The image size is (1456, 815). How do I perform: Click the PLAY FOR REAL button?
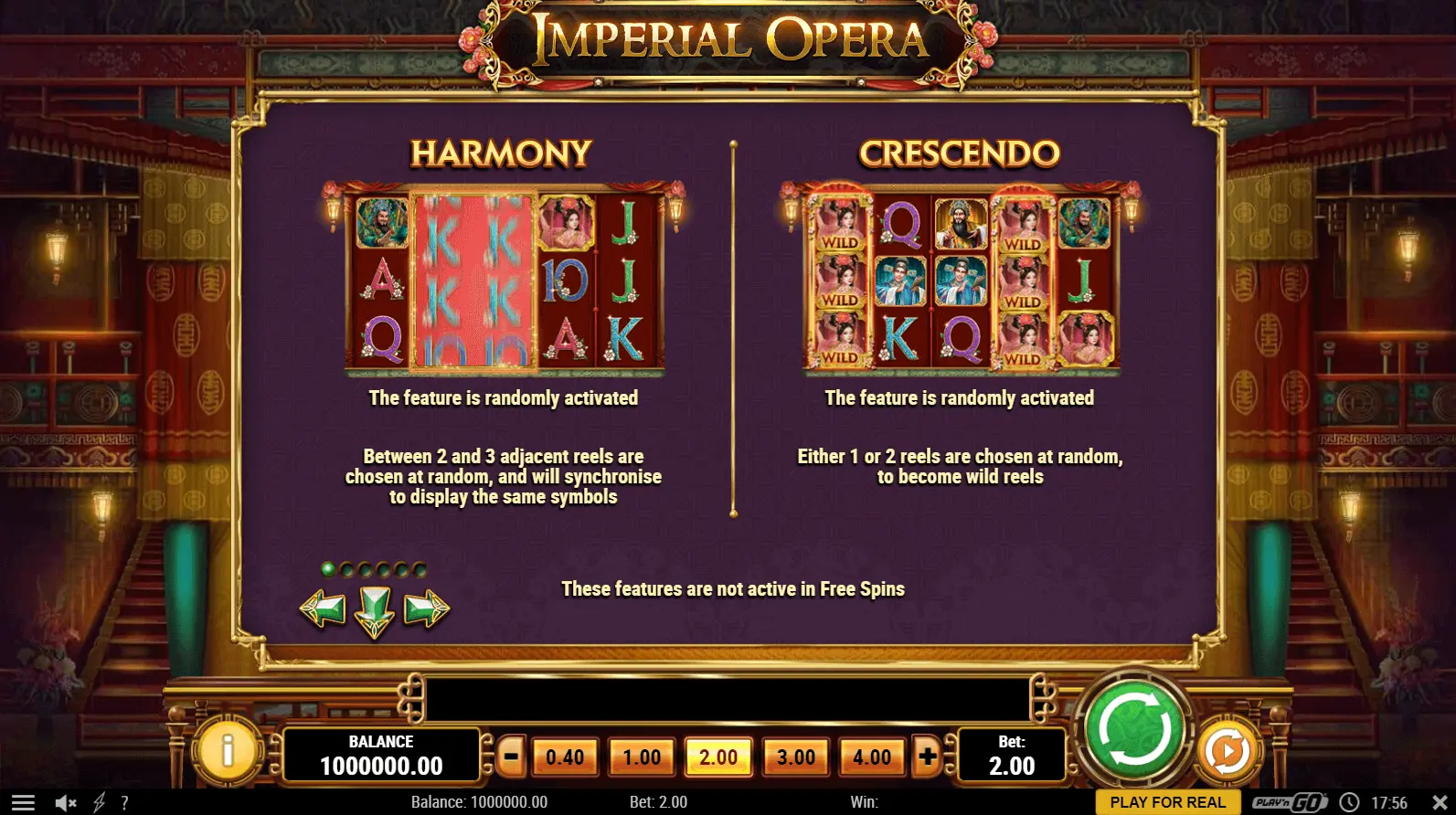click(x=1167, y=802)
